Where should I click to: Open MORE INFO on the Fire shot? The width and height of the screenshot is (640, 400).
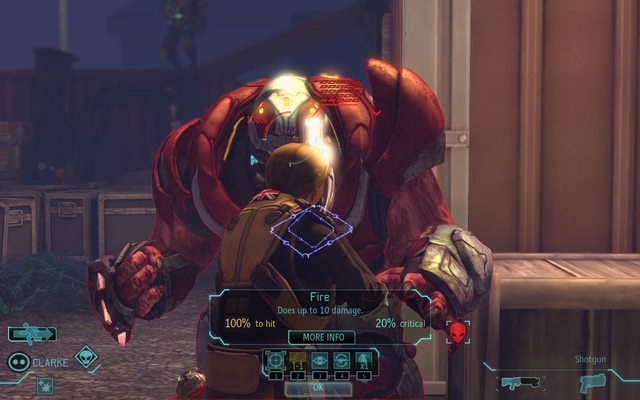point(321,337)
